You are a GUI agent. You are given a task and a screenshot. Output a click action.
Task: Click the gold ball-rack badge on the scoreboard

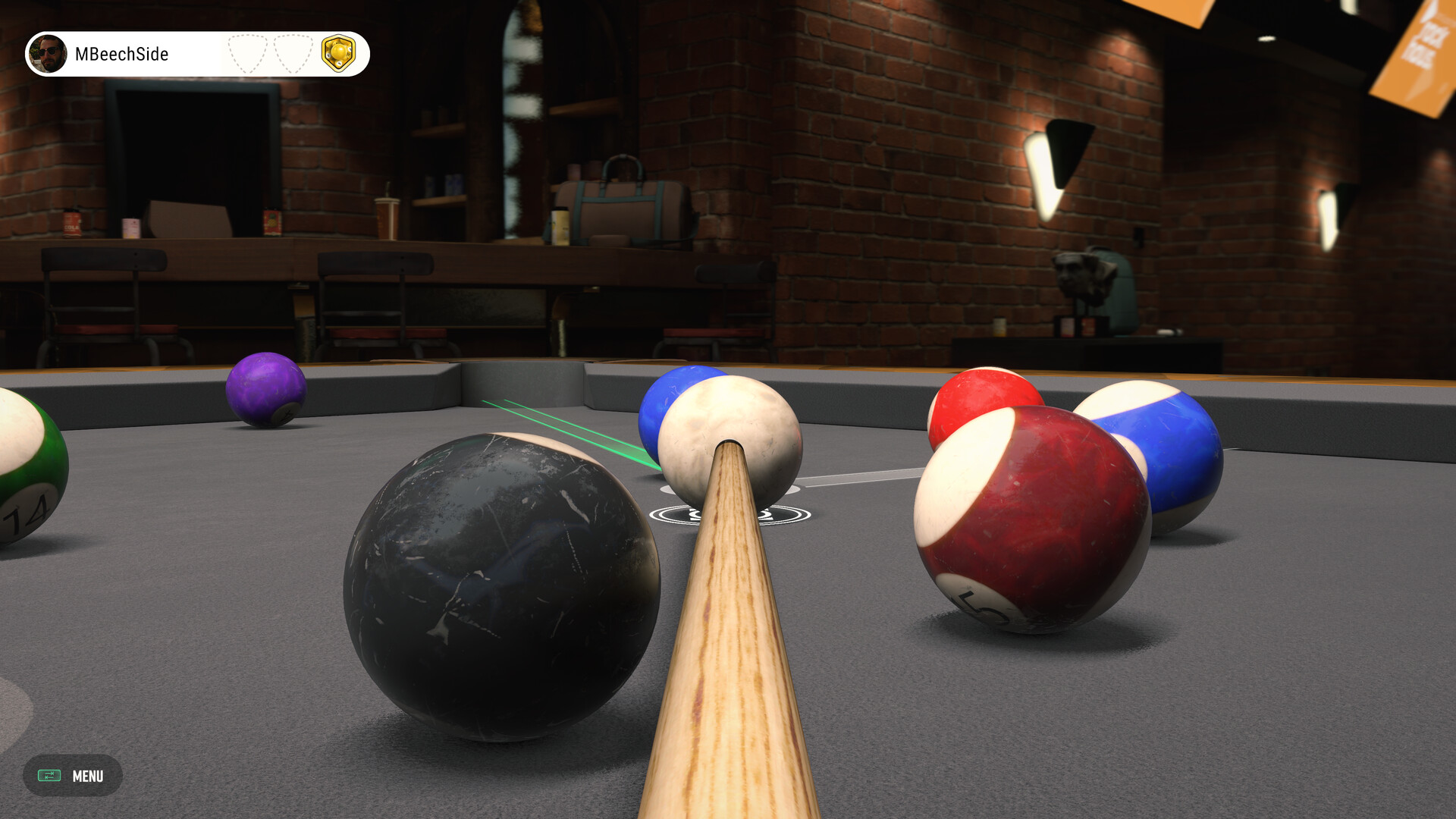point(339,54)
